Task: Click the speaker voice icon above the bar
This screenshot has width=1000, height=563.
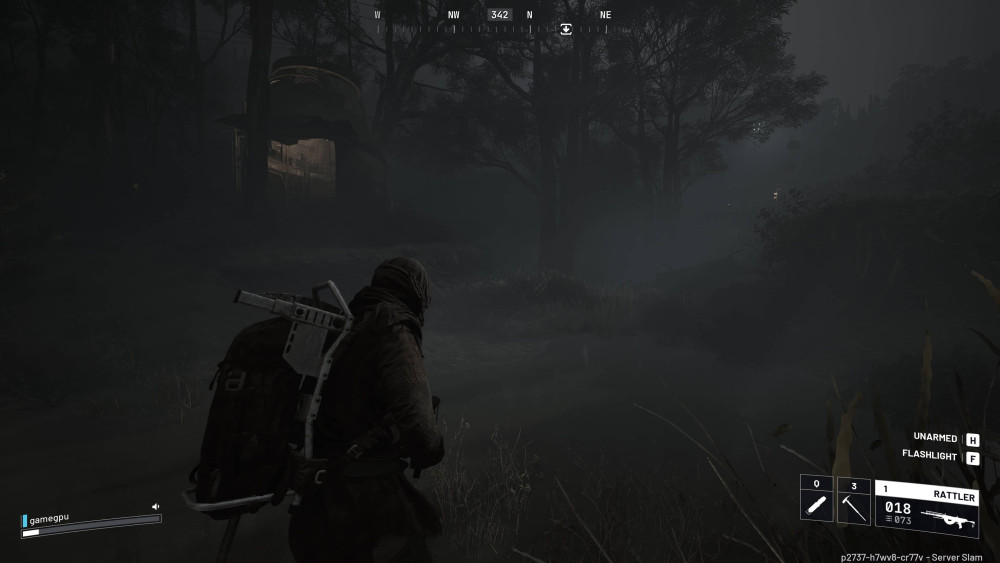Action: pos(155,507)
